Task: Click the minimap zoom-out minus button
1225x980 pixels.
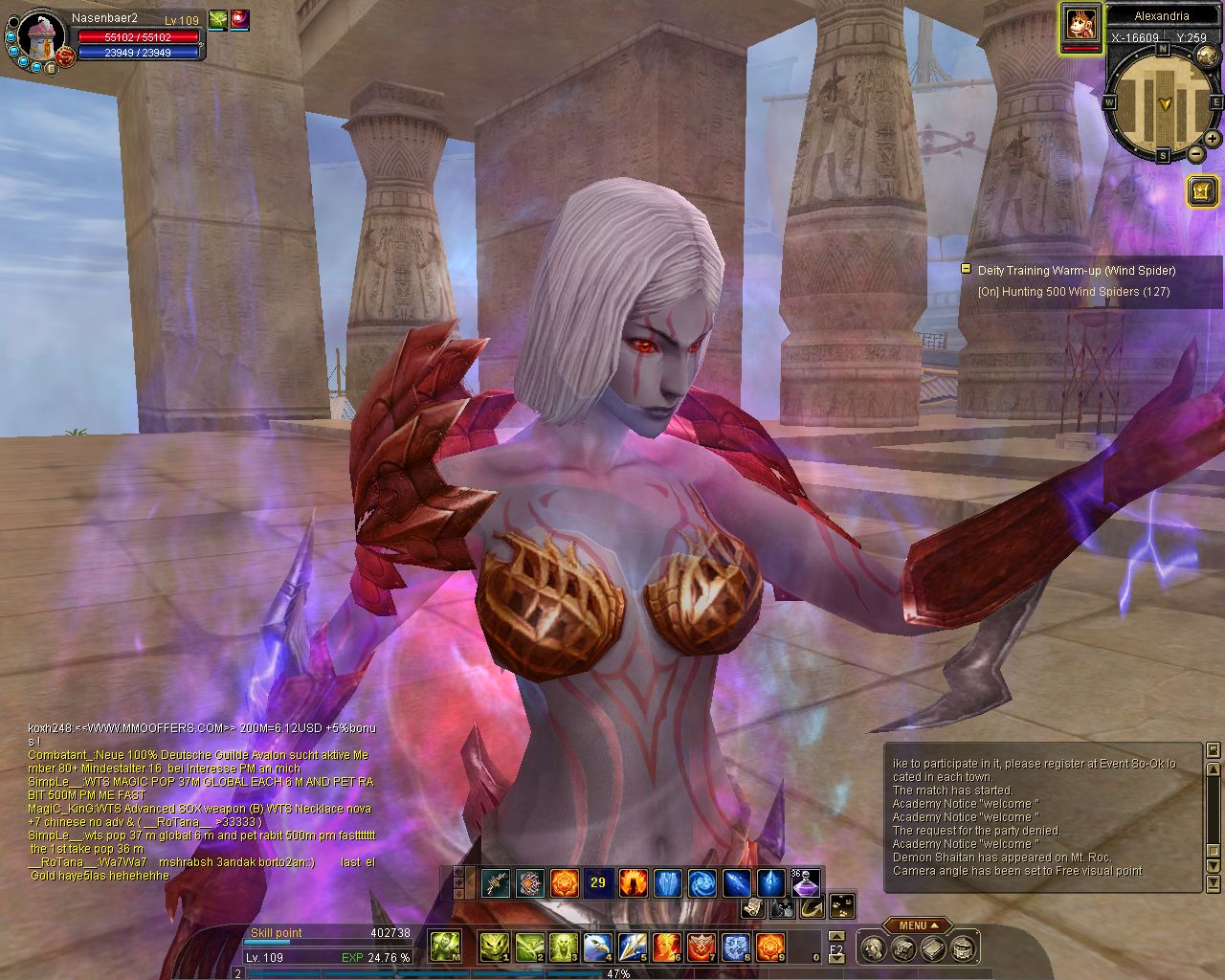Action: (1195, 153)
